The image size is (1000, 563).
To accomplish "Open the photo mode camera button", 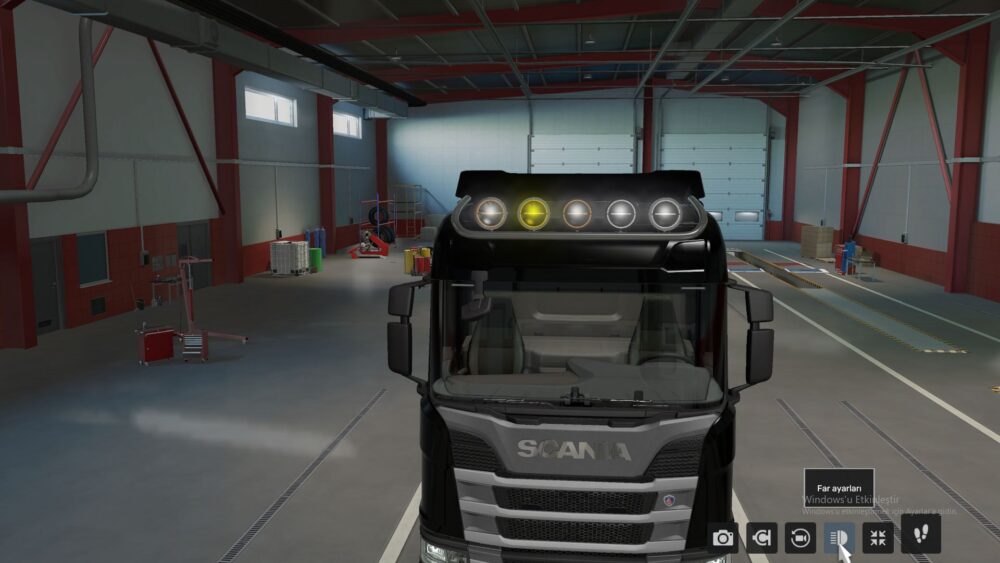I will [x=722, y=538].
